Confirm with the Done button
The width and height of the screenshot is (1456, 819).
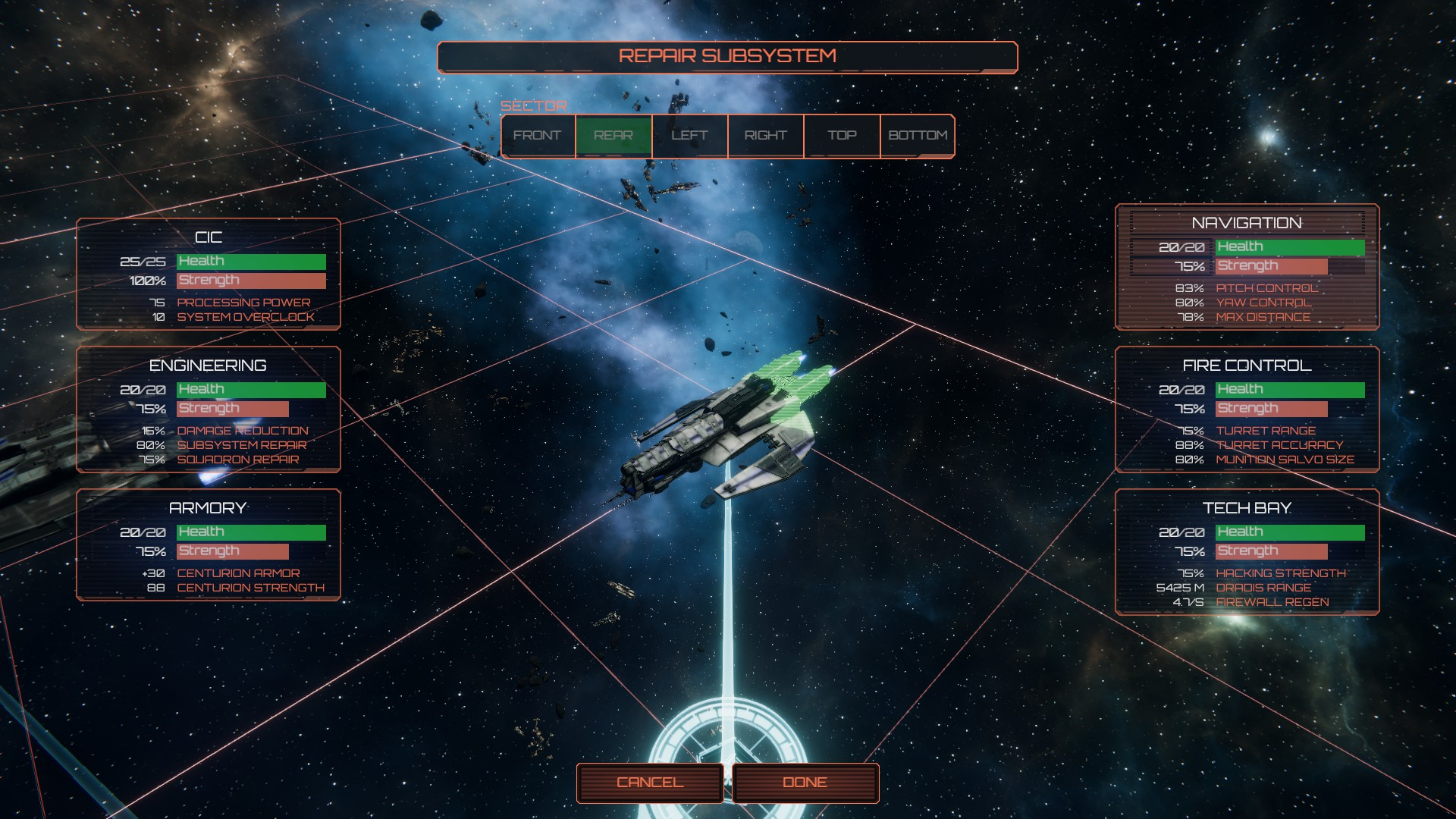(x=805, y=783)
